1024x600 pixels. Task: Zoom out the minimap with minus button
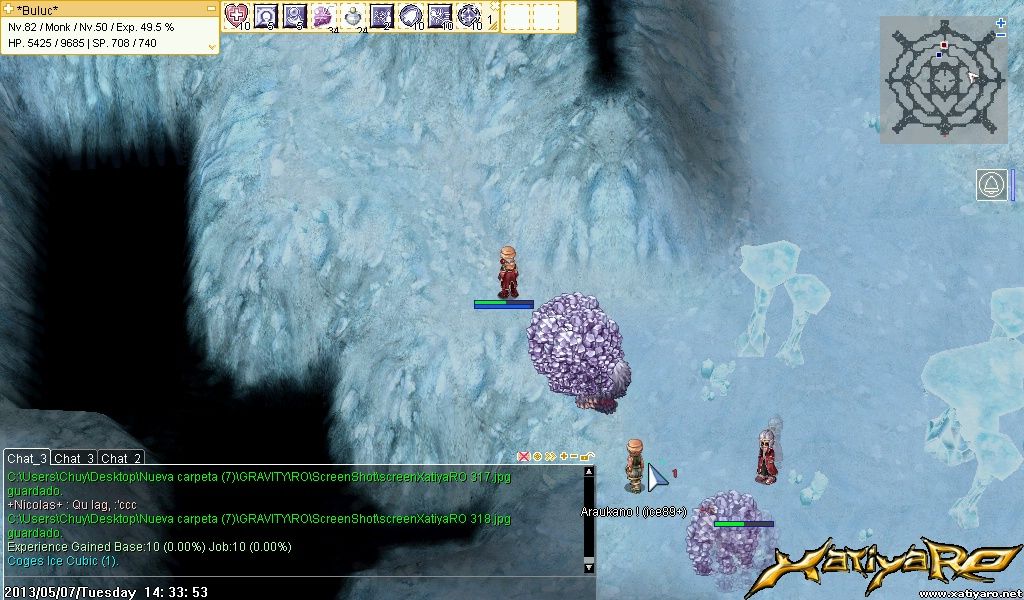1001,35
